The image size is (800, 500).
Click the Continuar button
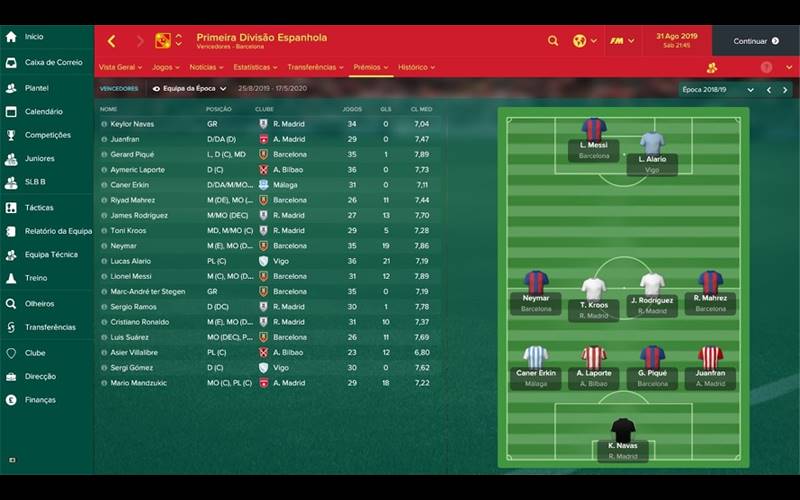point(755,41)
